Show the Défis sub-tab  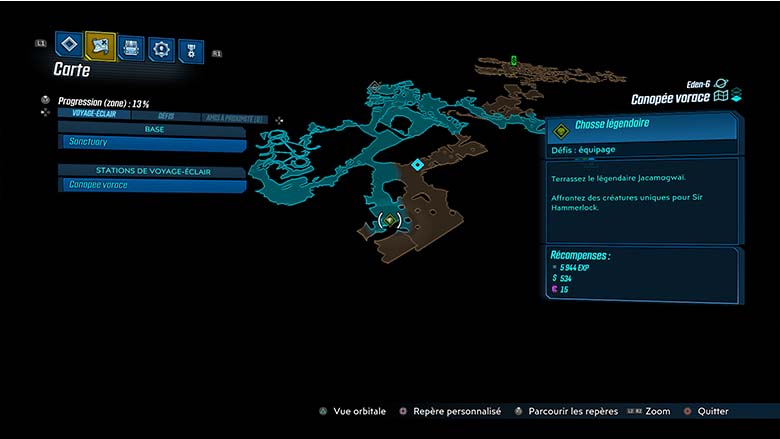point(166,115)
